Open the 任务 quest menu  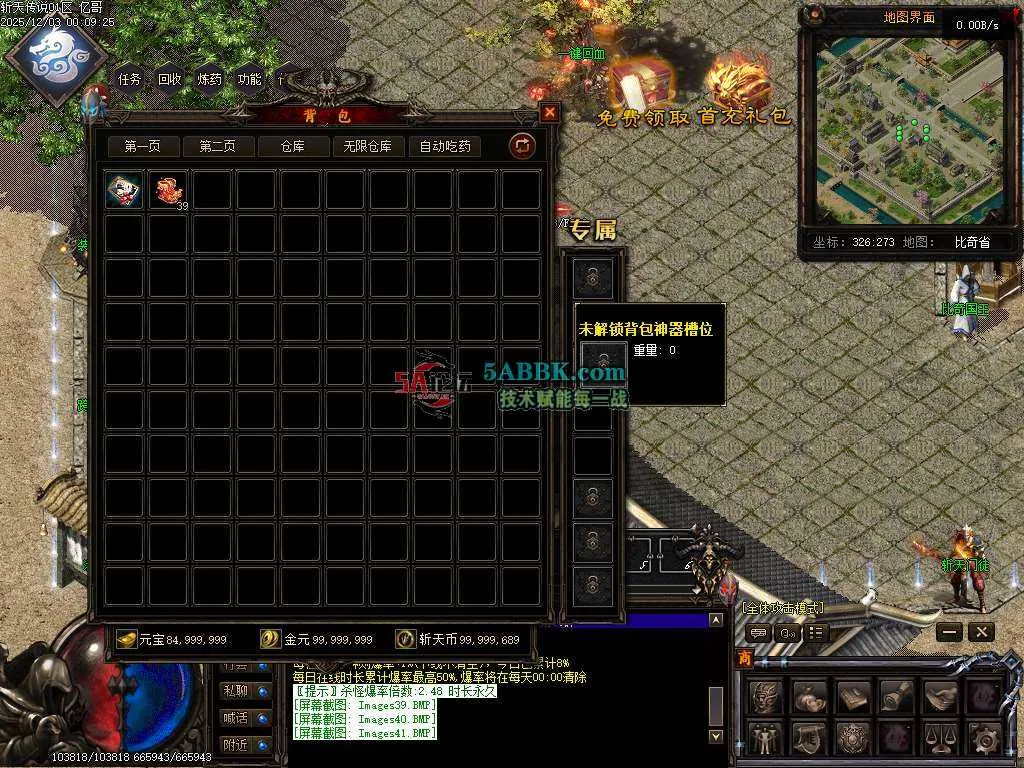coord(130,79)
